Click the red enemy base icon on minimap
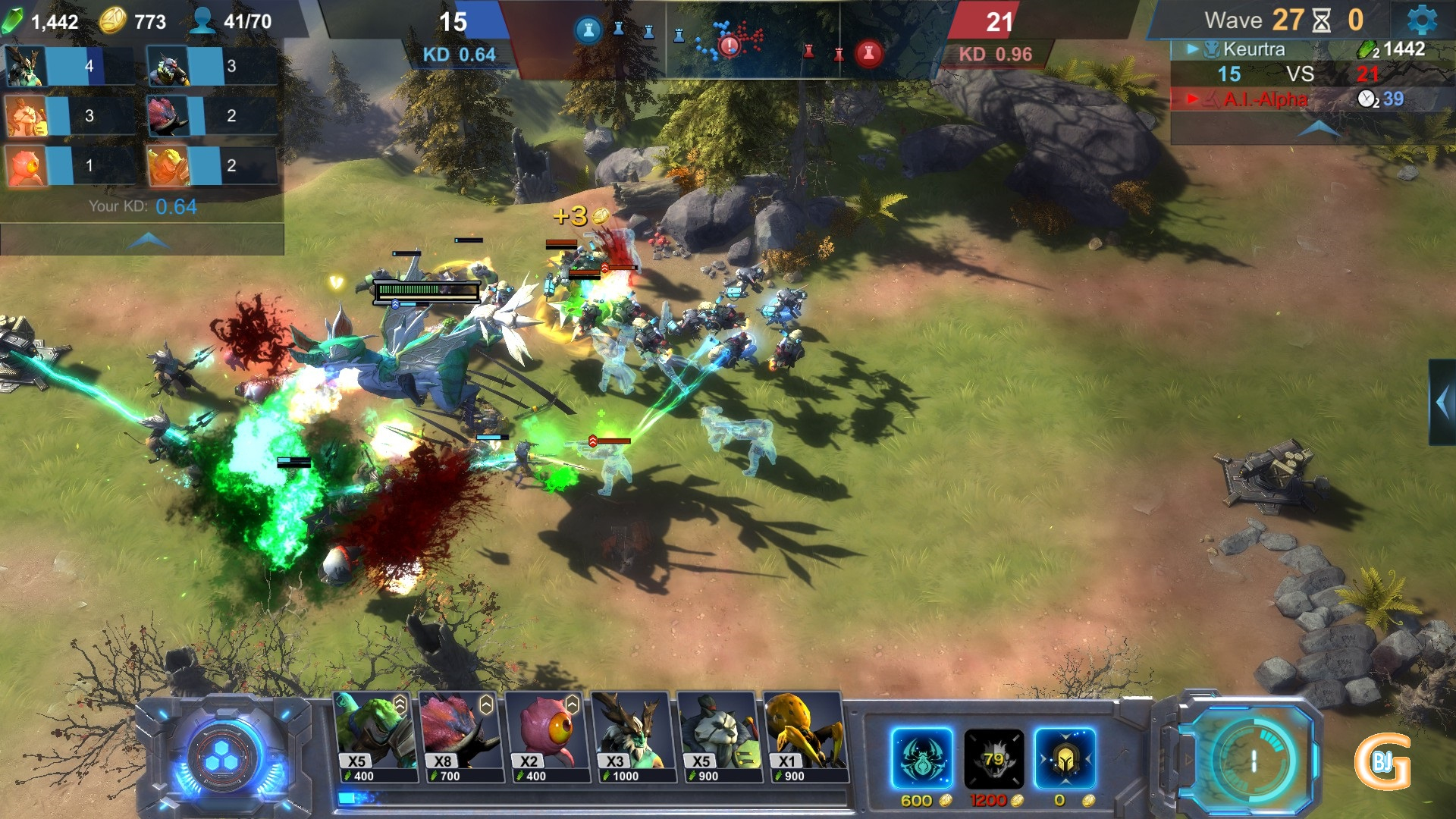Viewport: 1456px width, 819px height. pos(868,52)
